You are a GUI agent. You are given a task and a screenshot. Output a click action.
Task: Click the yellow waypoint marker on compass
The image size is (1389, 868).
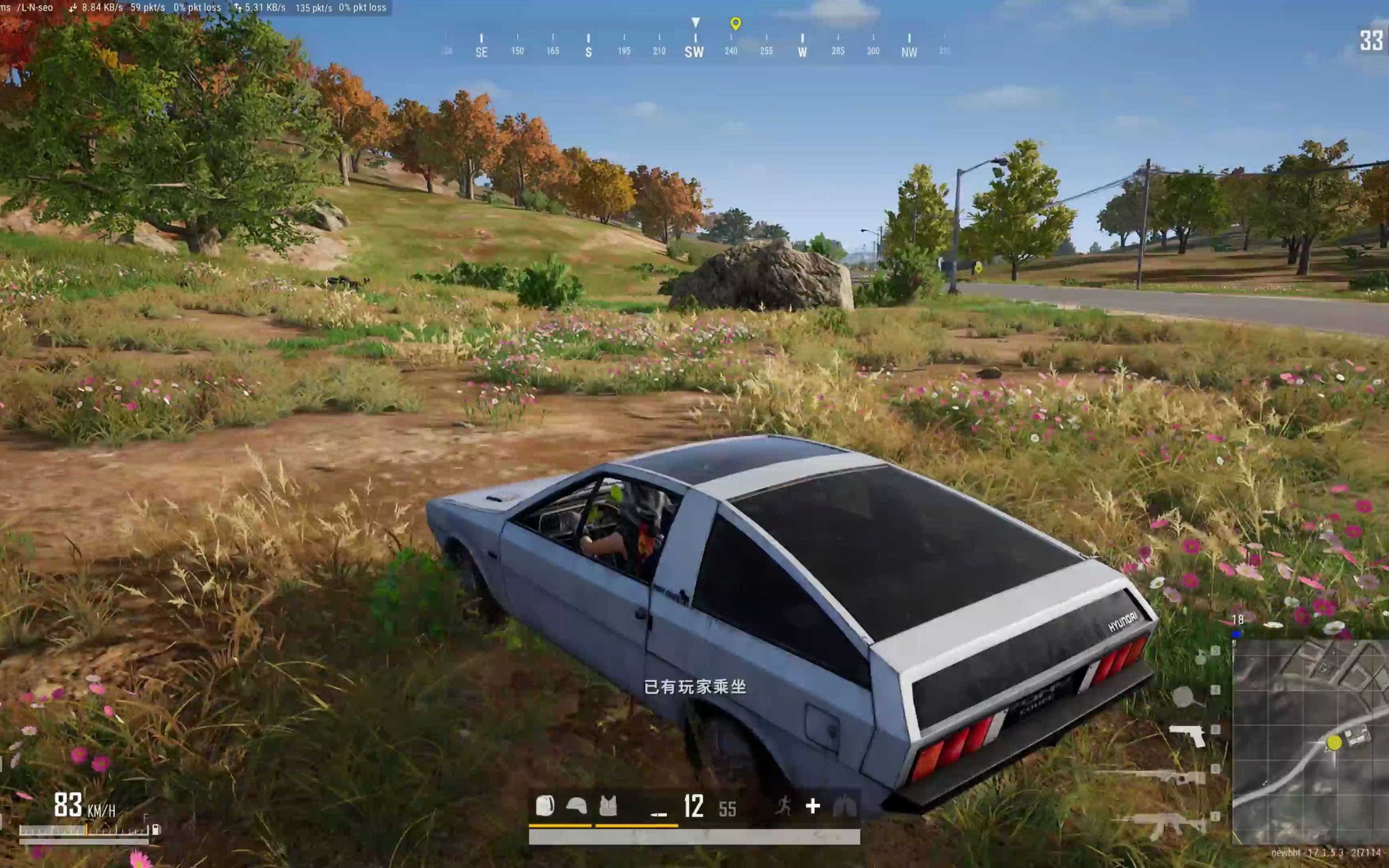[x=735, y=24]
